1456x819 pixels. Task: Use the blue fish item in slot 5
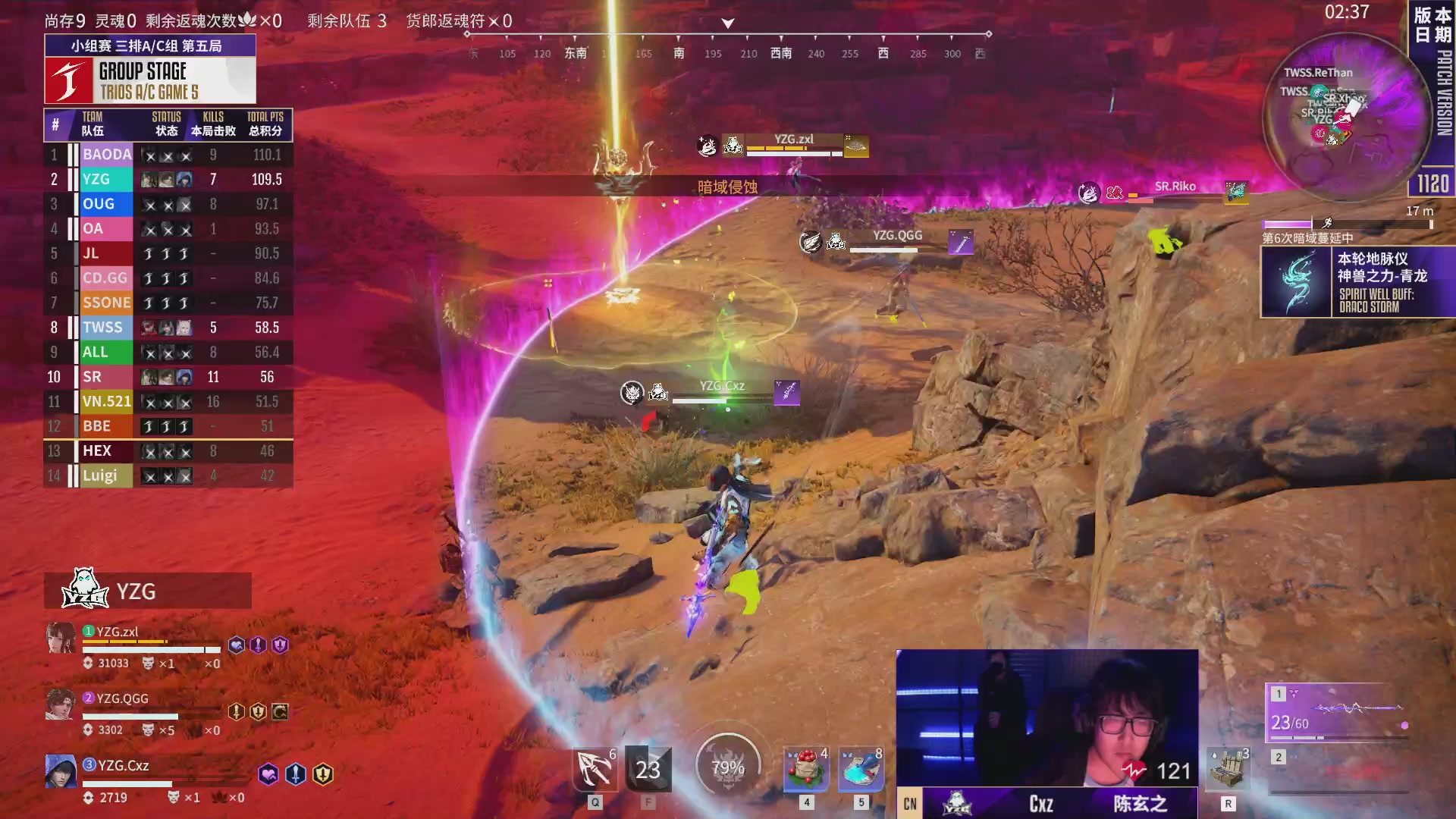(x=861, y=768)
